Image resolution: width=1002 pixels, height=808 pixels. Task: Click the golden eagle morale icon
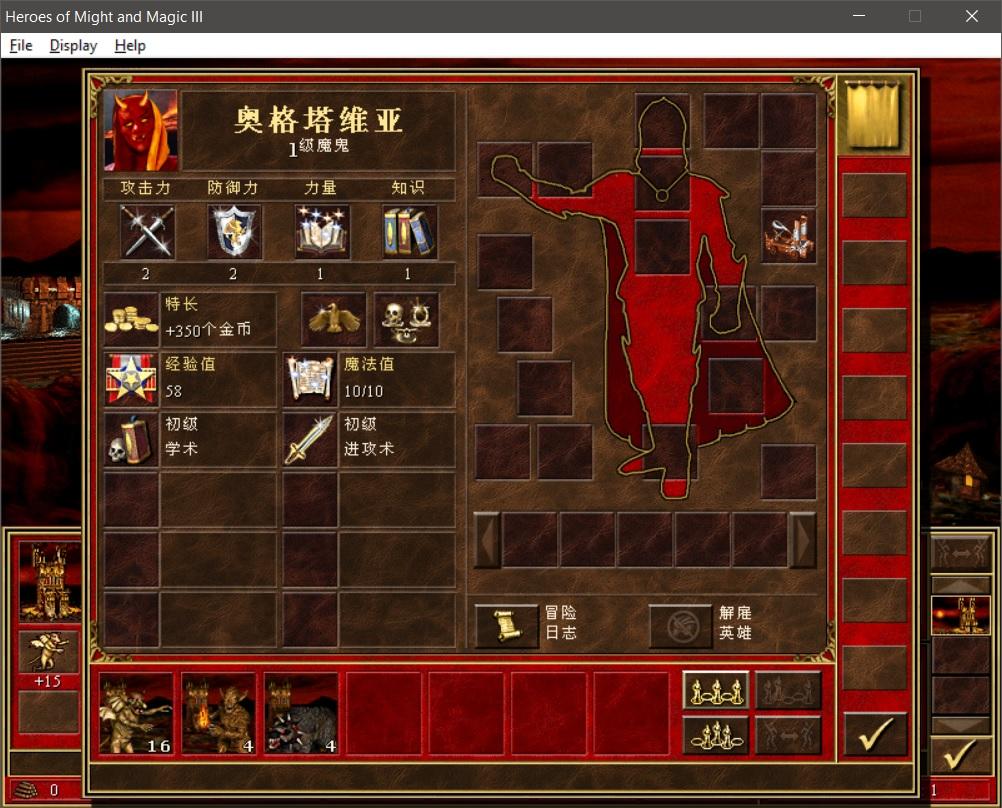333,319
